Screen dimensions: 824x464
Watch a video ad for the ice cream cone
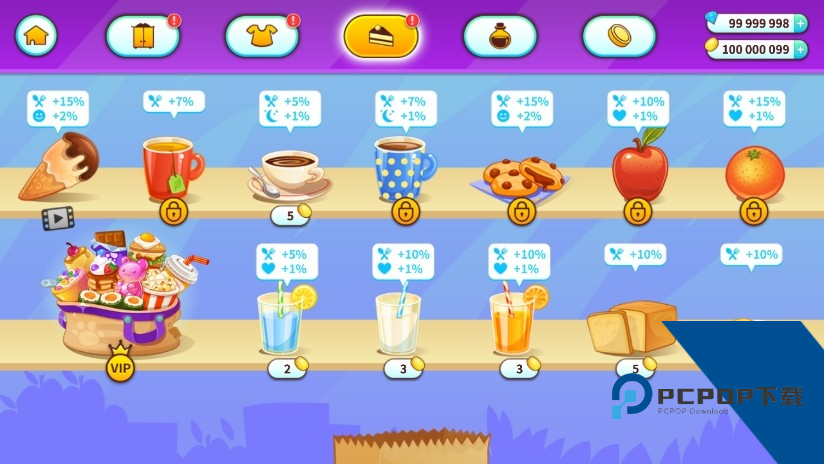click(x=58, y=217)
